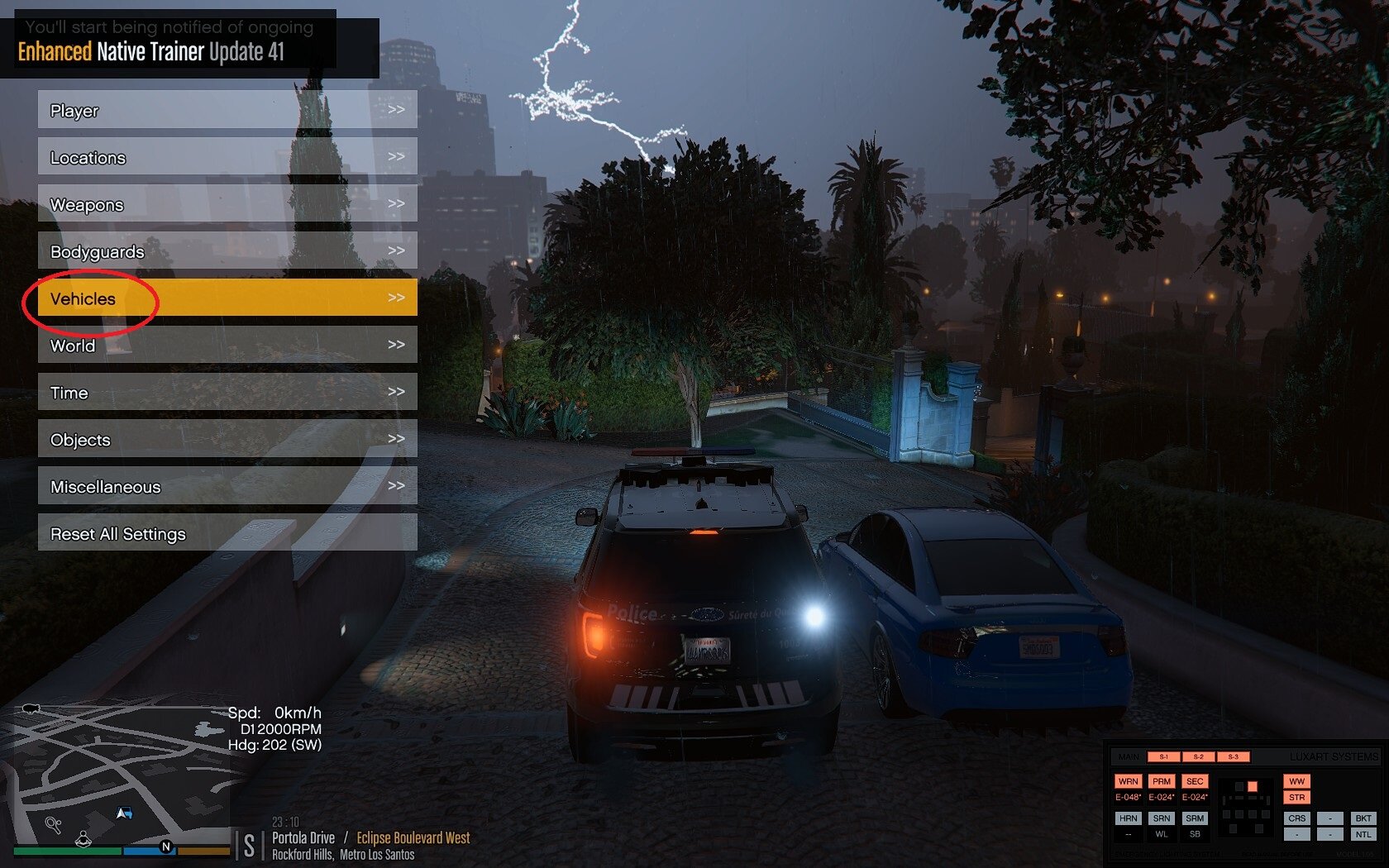
Task: Open the Miscellaneous submenu
Action: tap(227, 487)
